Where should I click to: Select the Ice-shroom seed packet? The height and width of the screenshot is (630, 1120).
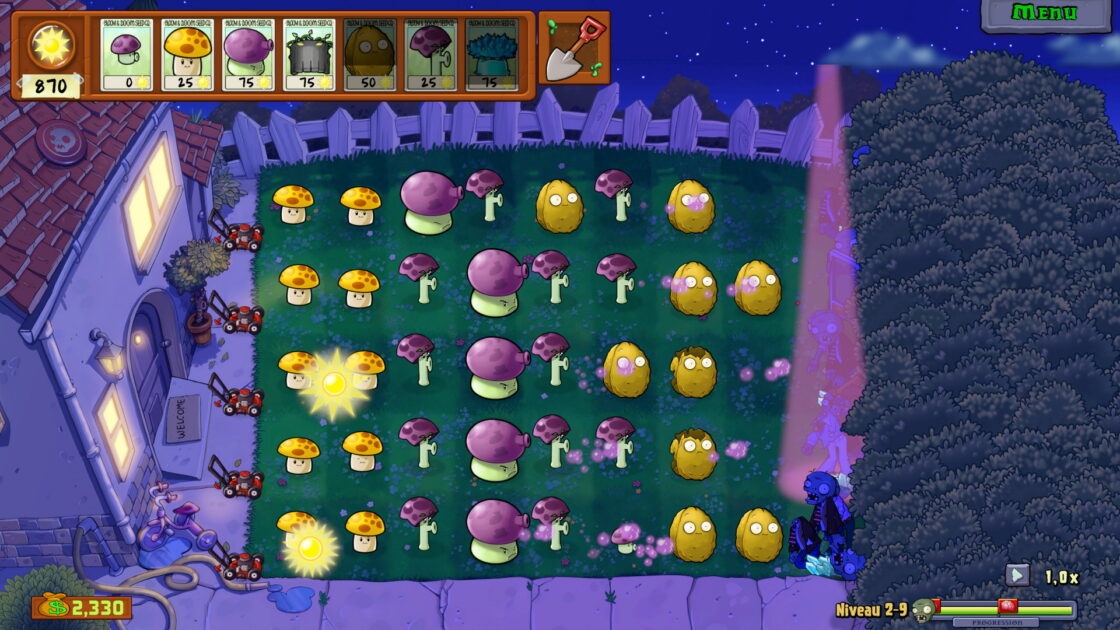point(491,54)
